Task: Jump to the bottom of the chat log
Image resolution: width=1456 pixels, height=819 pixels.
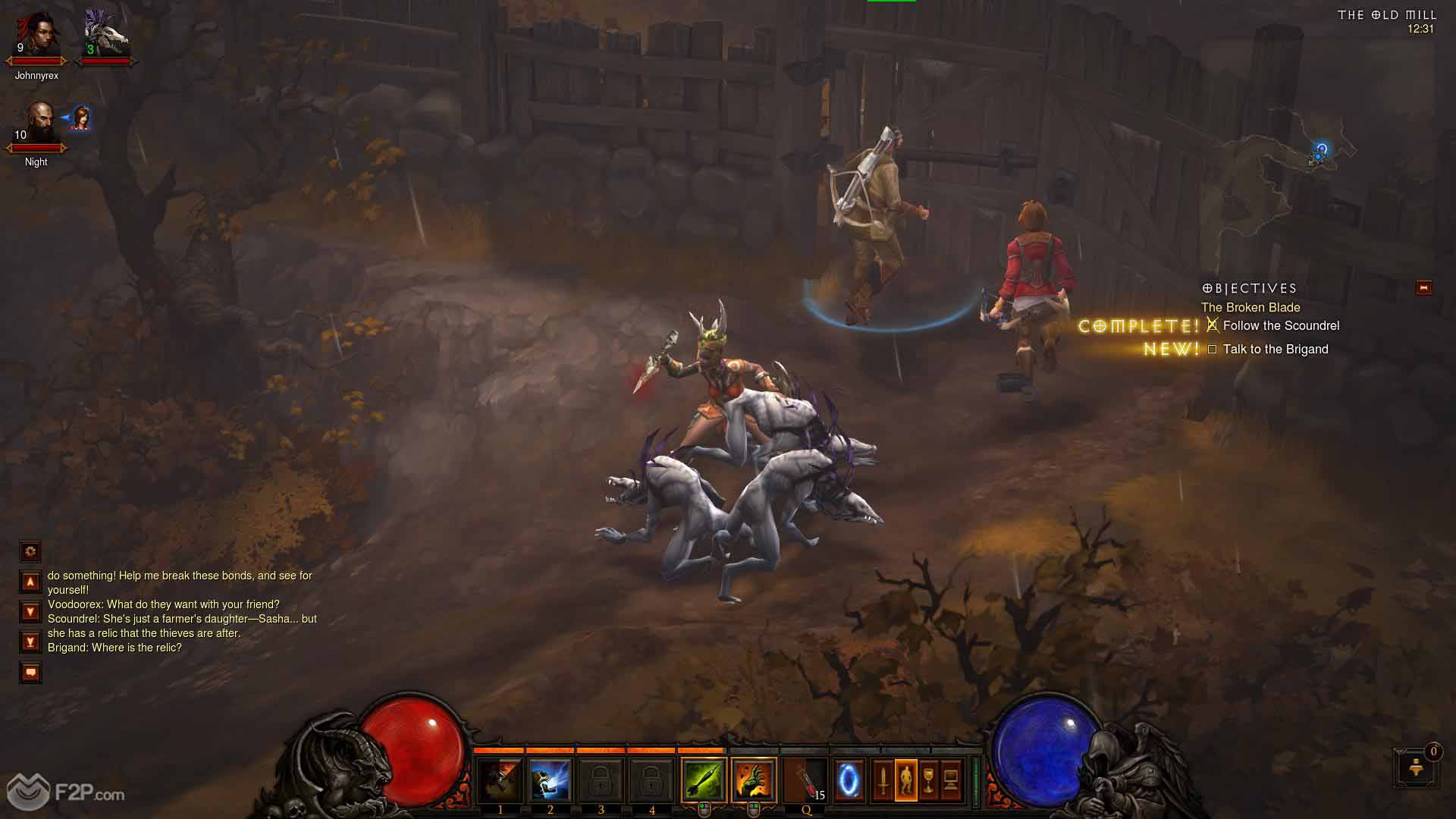Action: coord(30,642)
